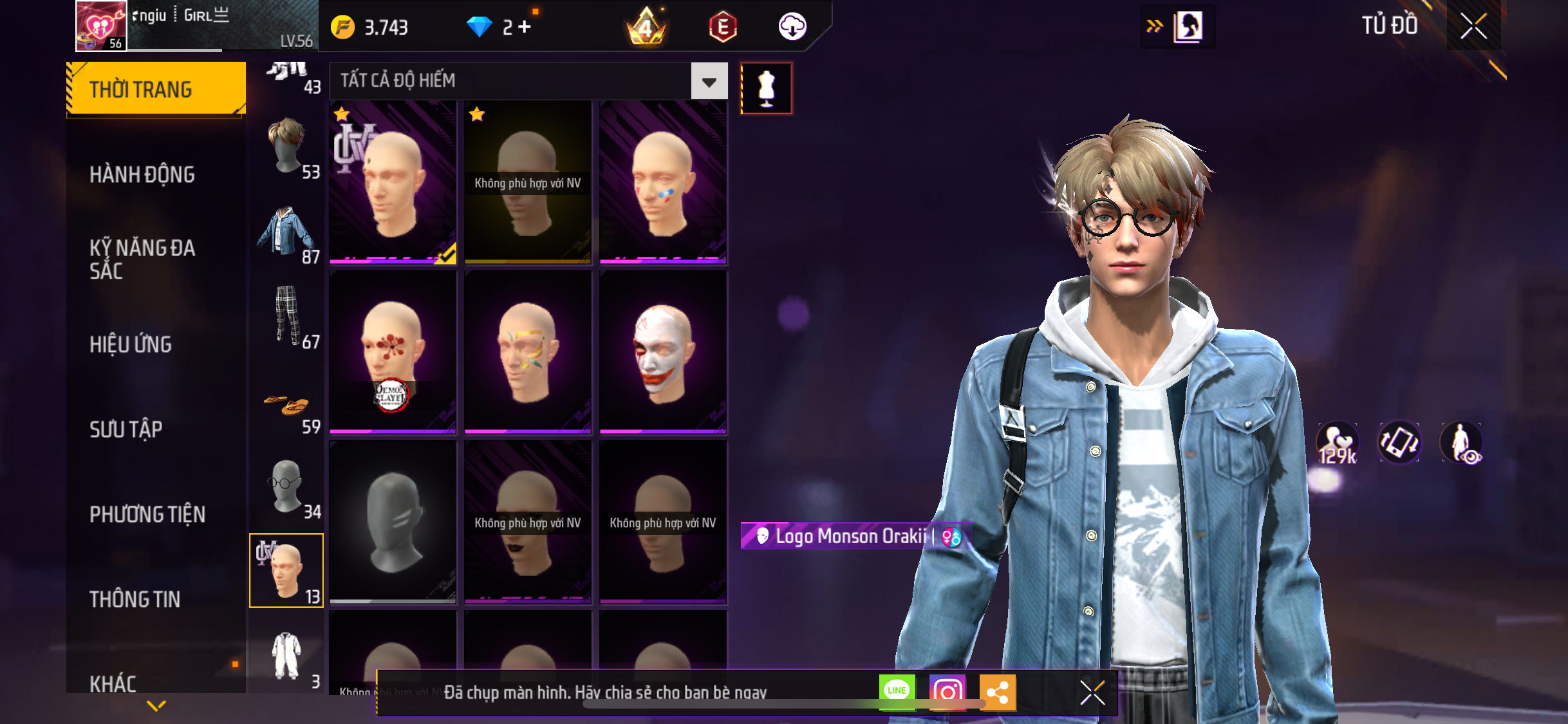Go to the SƯU TẬP tab
Image resolution: width=1568 pixels, height=724 pixels.
(126, 429)
